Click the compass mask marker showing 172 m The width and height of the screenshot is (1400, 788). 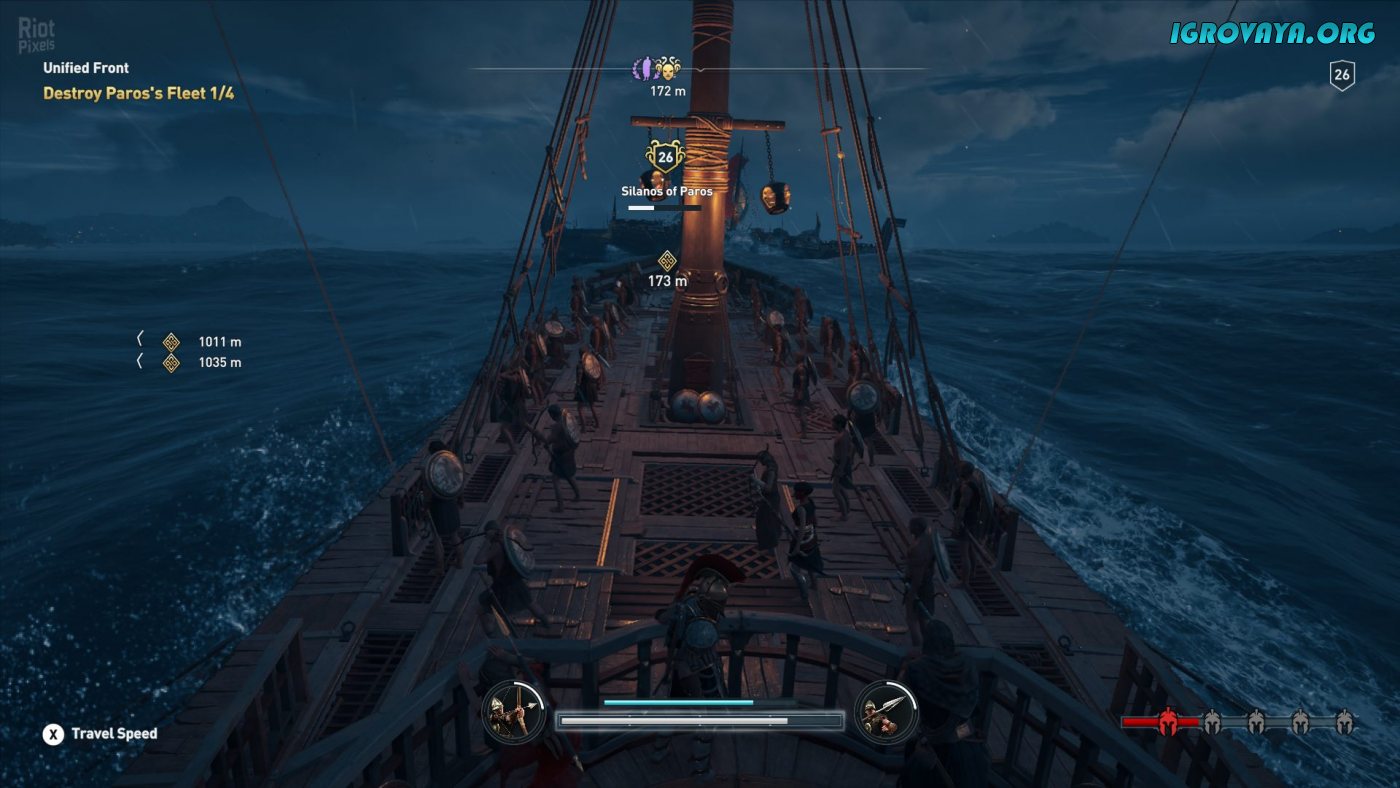[668, 69]
